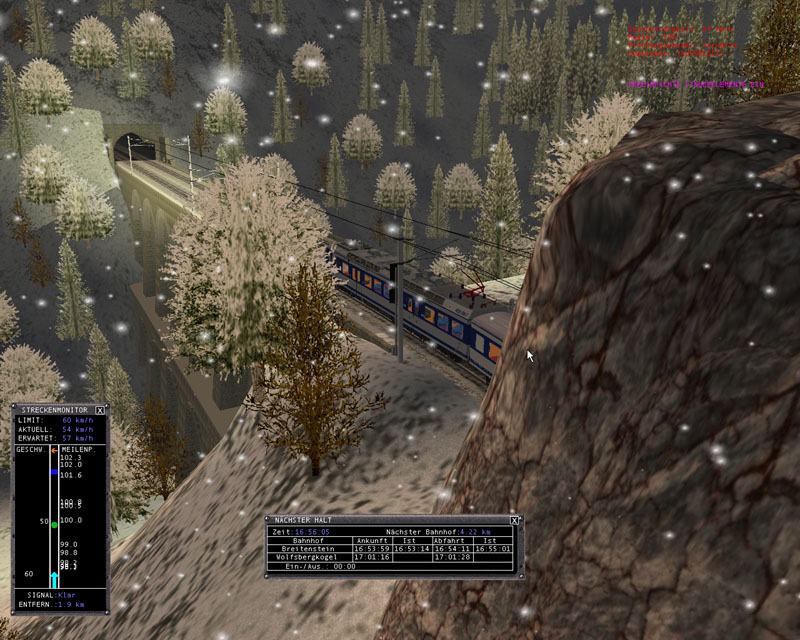The height and width of the screenshot is (640, 800).
Task: Close the Nächster Halt window
Action: (x=514, y=520)
